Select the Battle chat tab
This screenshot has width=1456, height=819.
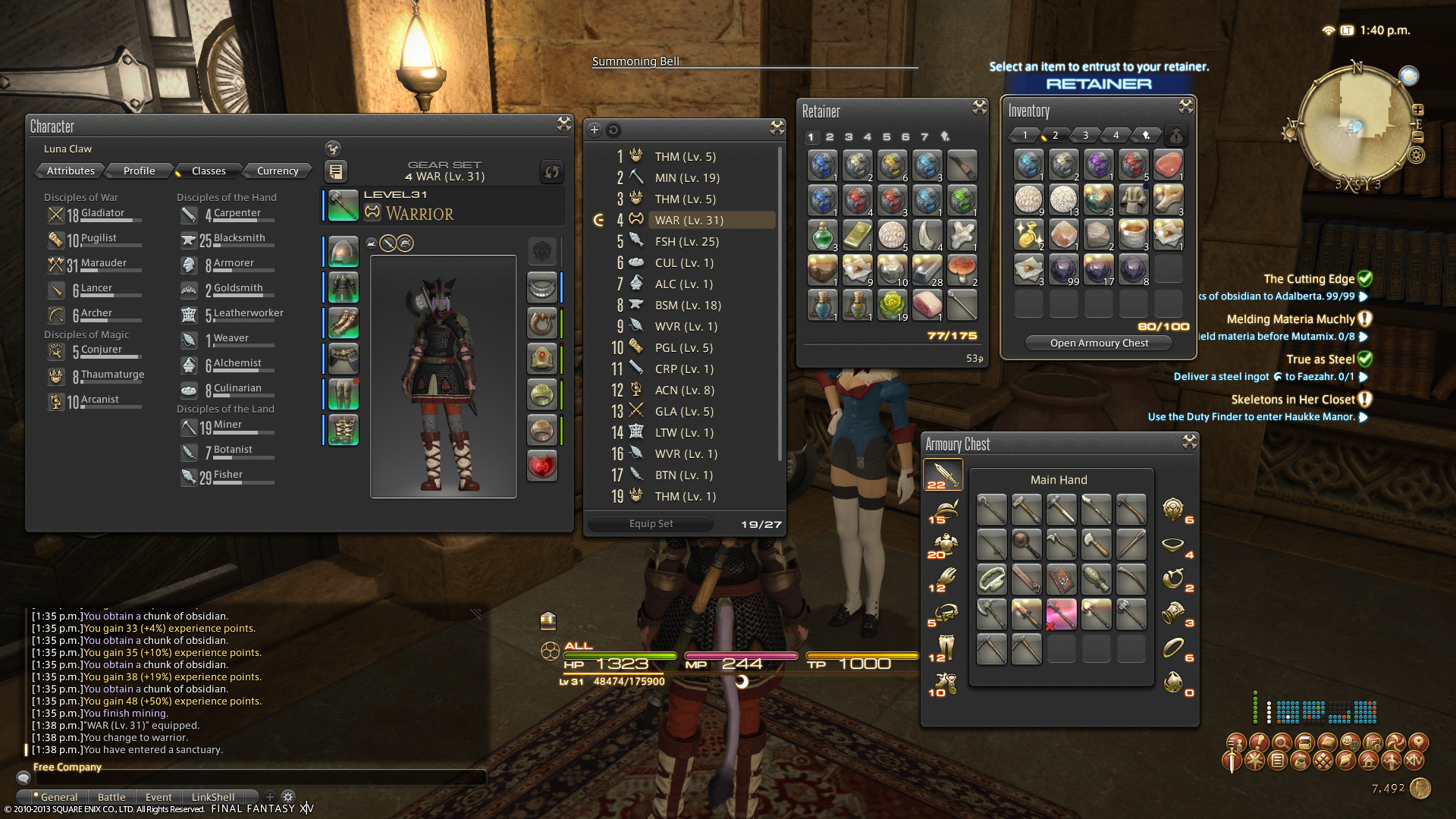111,797
